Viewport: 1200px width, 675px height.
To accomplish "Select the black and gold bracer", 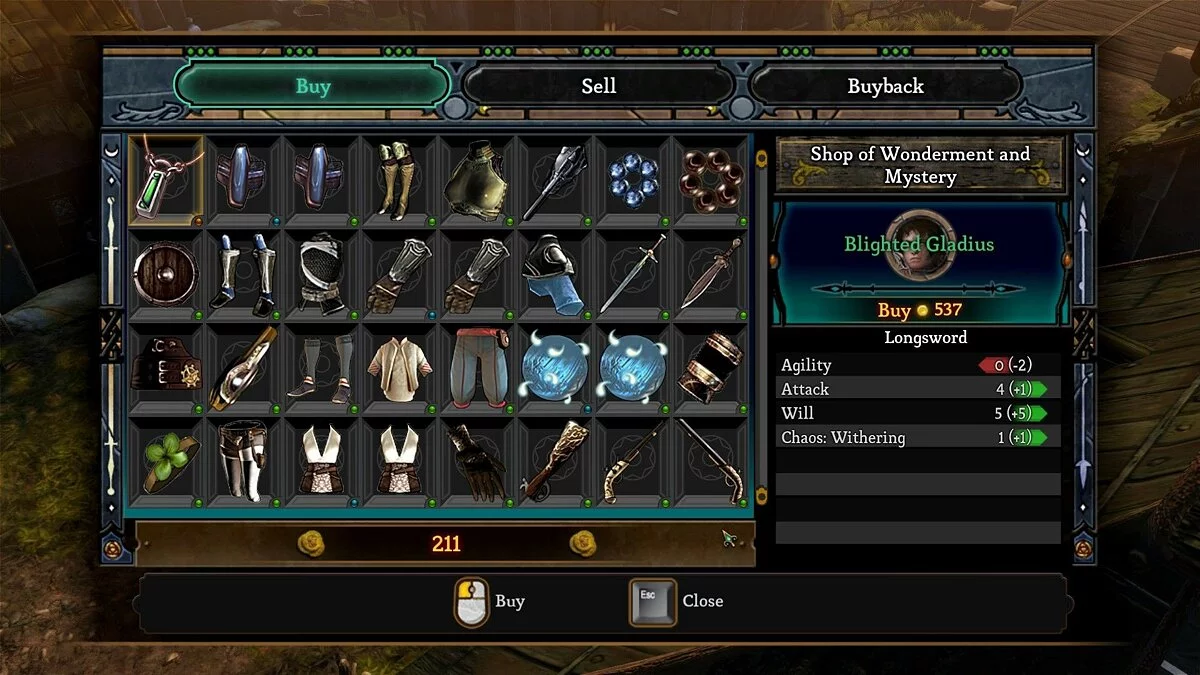I will 712,366.
